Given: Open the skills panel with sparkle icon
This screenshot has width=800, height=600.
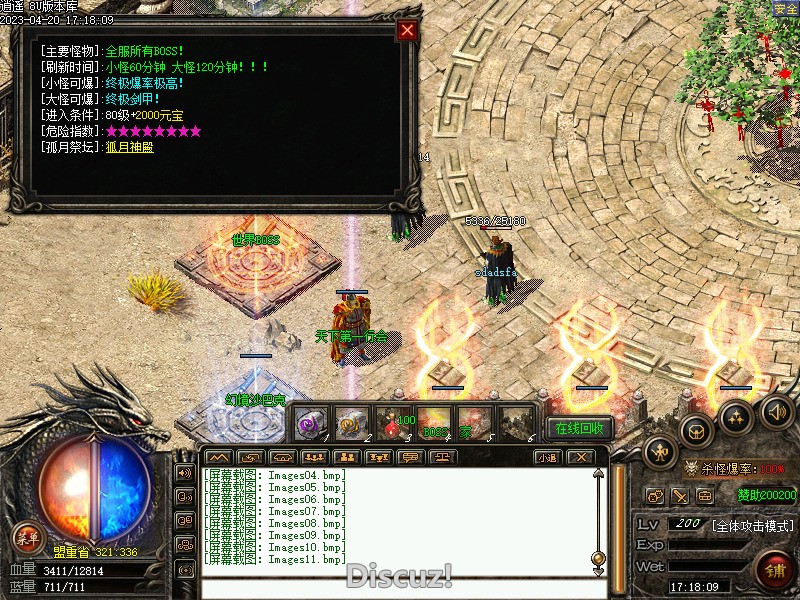Looking at the screenshot, I should click(x=737, y=417).
